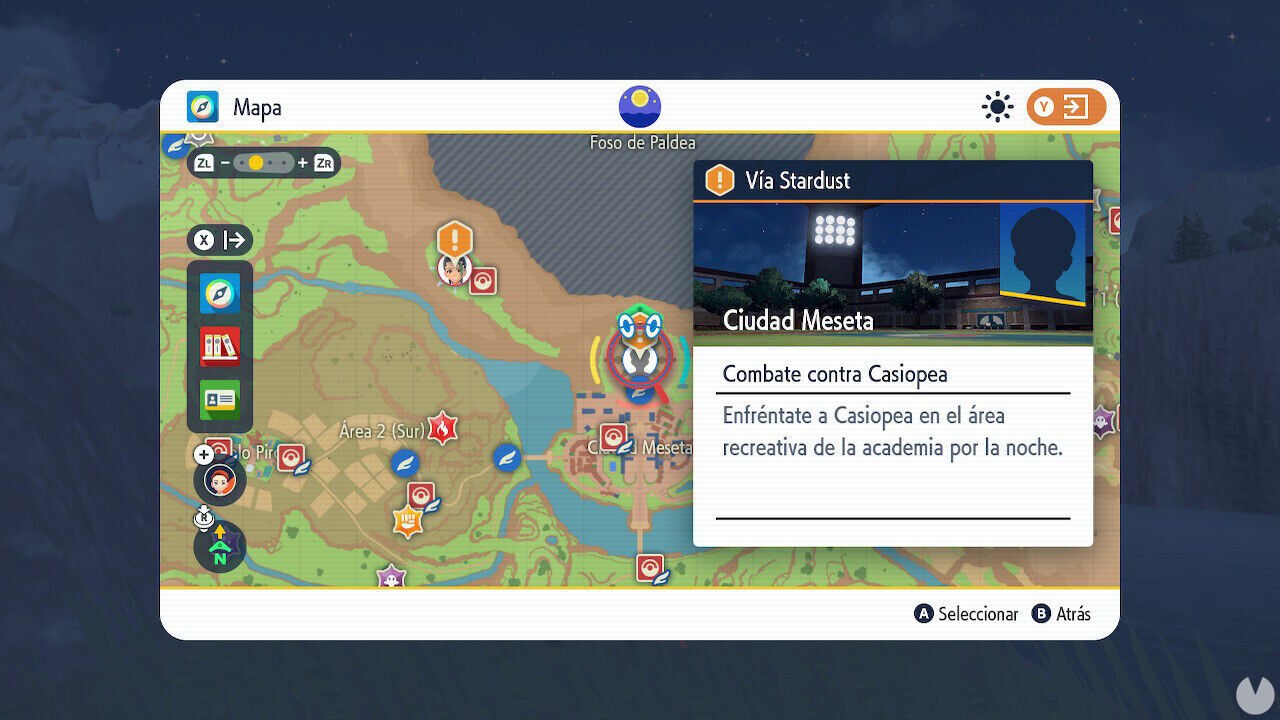Open the Pokédex books icon
The height and width of the screenshot is (720, 1280).
point(219,345)
